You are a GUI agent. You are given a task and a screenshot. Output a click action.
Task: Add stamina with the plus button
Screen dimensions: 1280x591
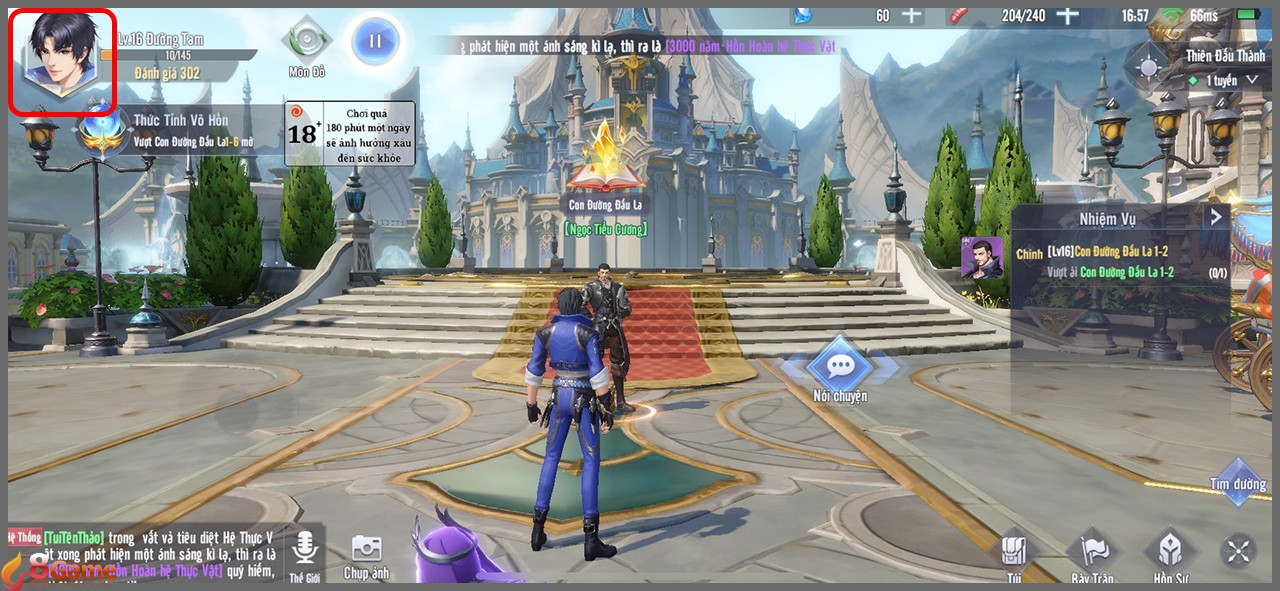pos(1069,15)
